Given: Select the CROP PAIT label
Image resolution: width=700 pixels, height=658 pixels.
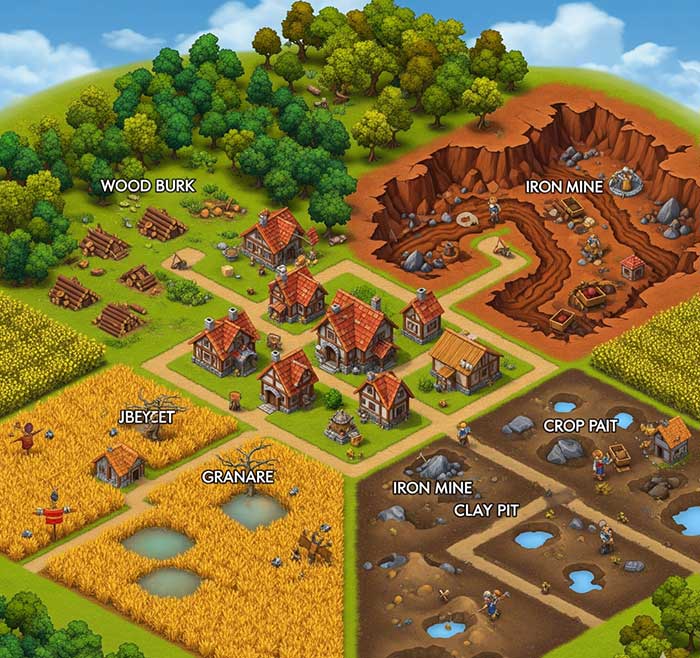Looking at the screenshot, I should [x=580, y=425].
